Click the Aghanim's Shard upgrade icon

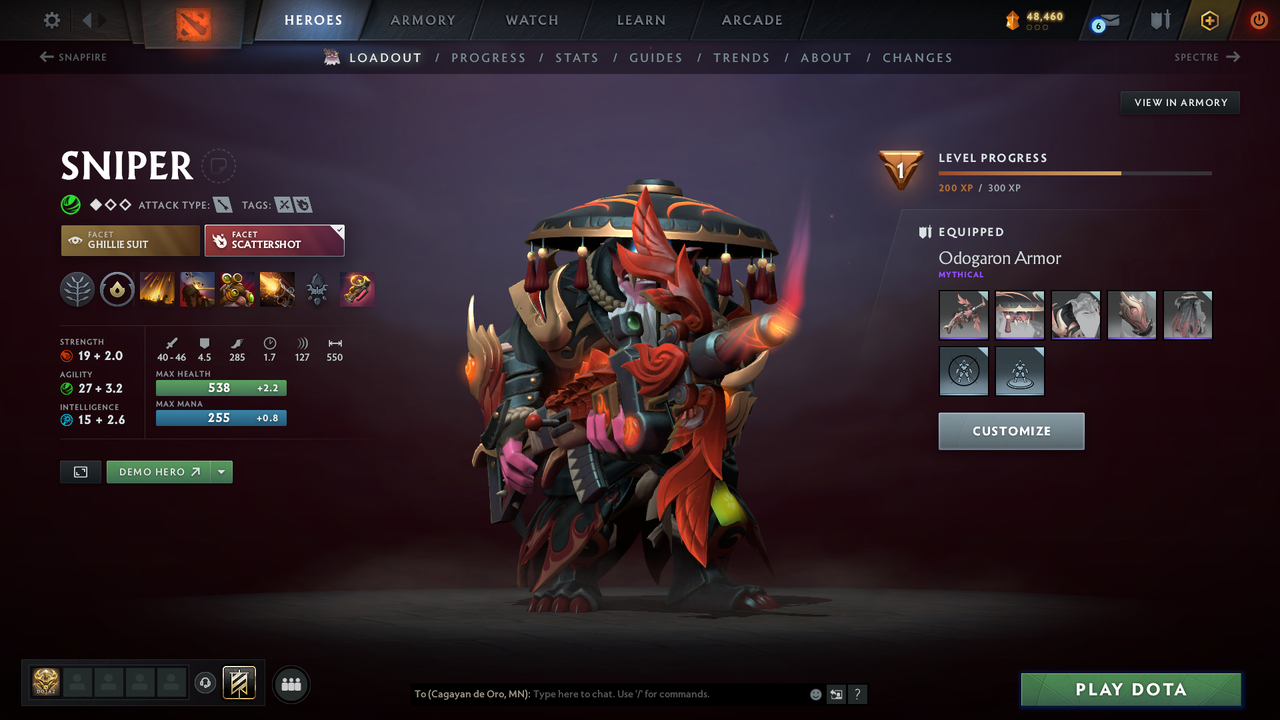click(x=317, y=289)
